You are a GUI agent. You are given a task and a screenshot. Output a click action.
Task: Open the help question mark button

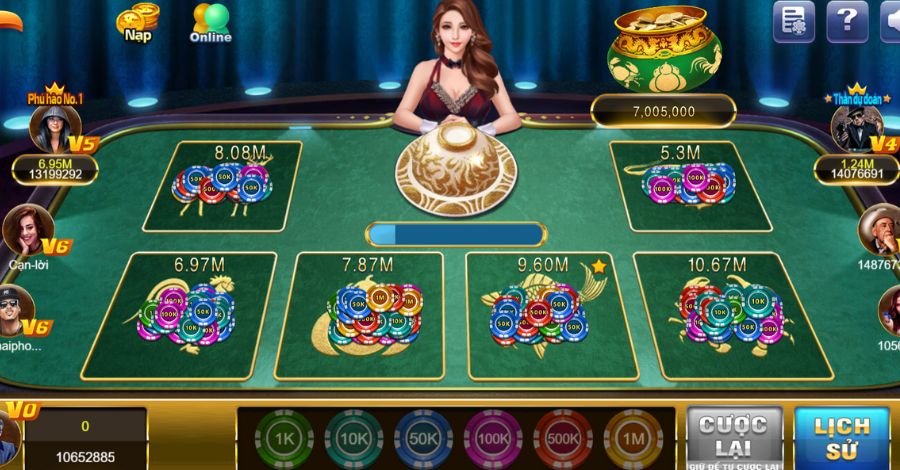click(x=847, y=21)
